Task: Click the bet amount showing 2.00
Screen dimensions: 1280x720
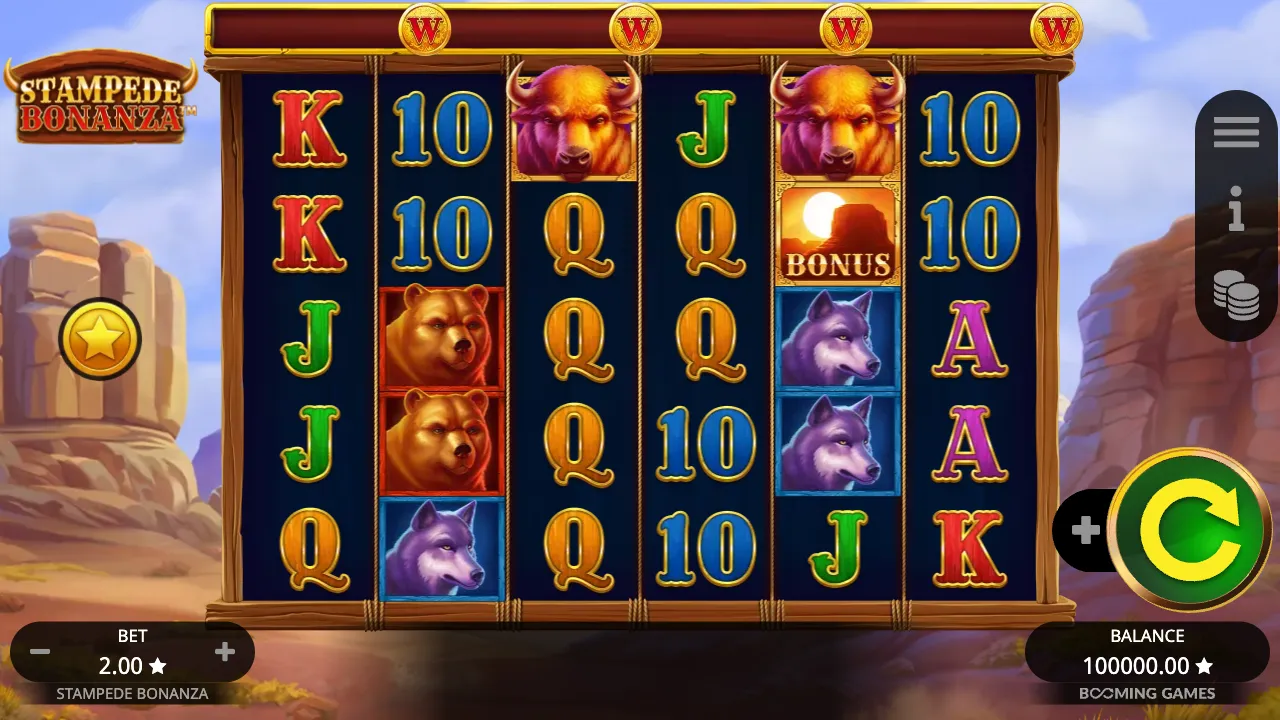Action: [x=132, y=665]
